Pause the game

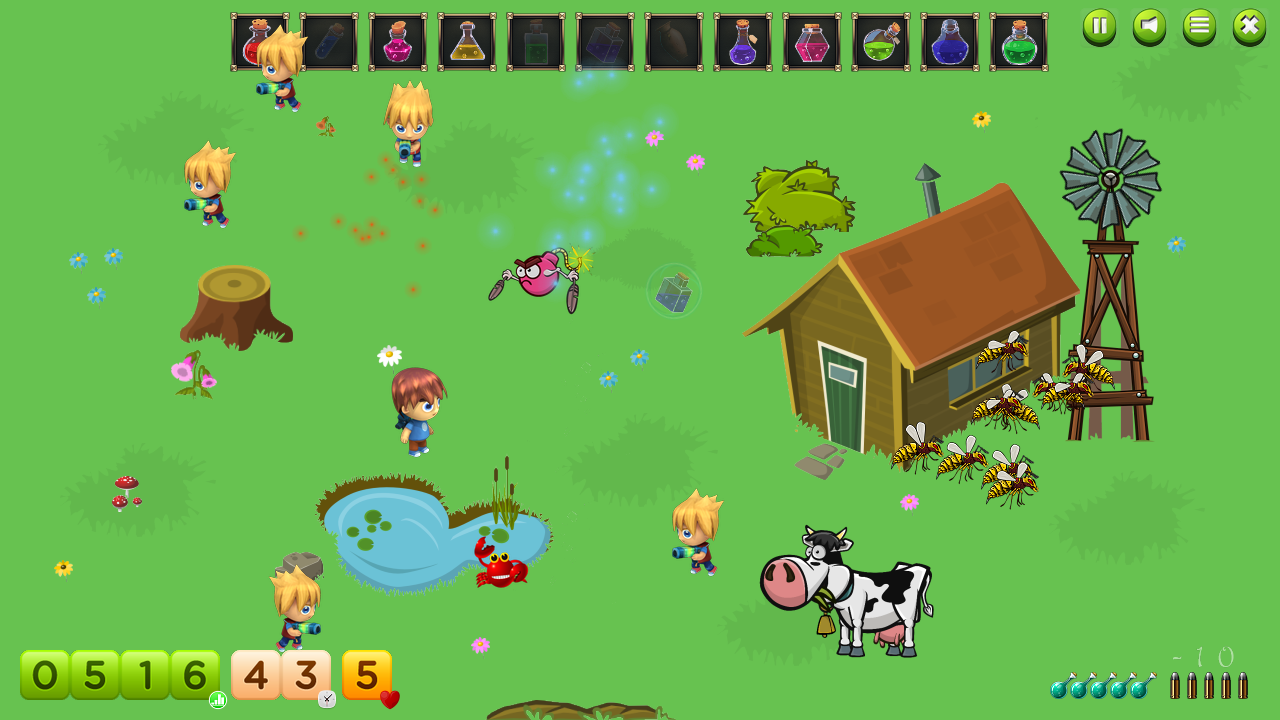tap(1098, 26)
